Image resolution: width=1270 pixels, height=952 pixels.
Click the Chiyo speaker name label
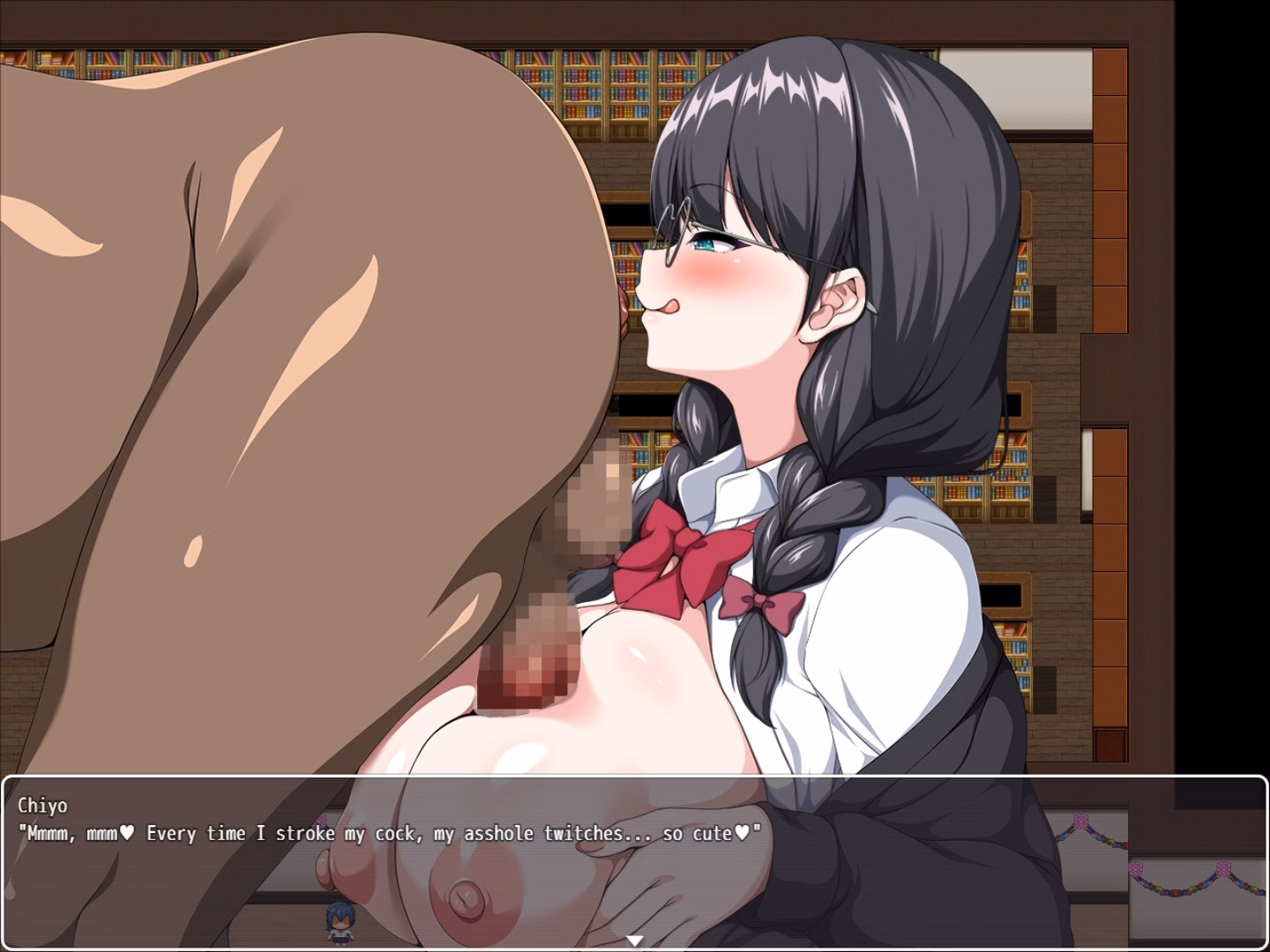tap(43, 804)
